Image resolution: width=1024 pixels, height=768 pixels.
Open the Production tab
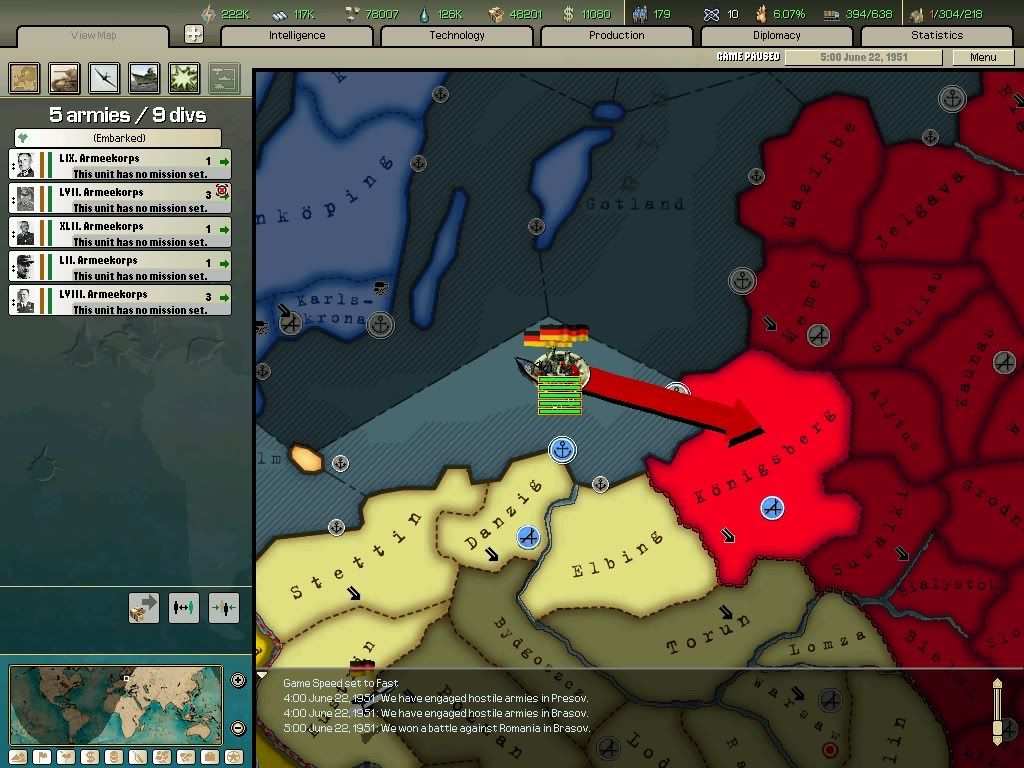(x=617, y=36)
